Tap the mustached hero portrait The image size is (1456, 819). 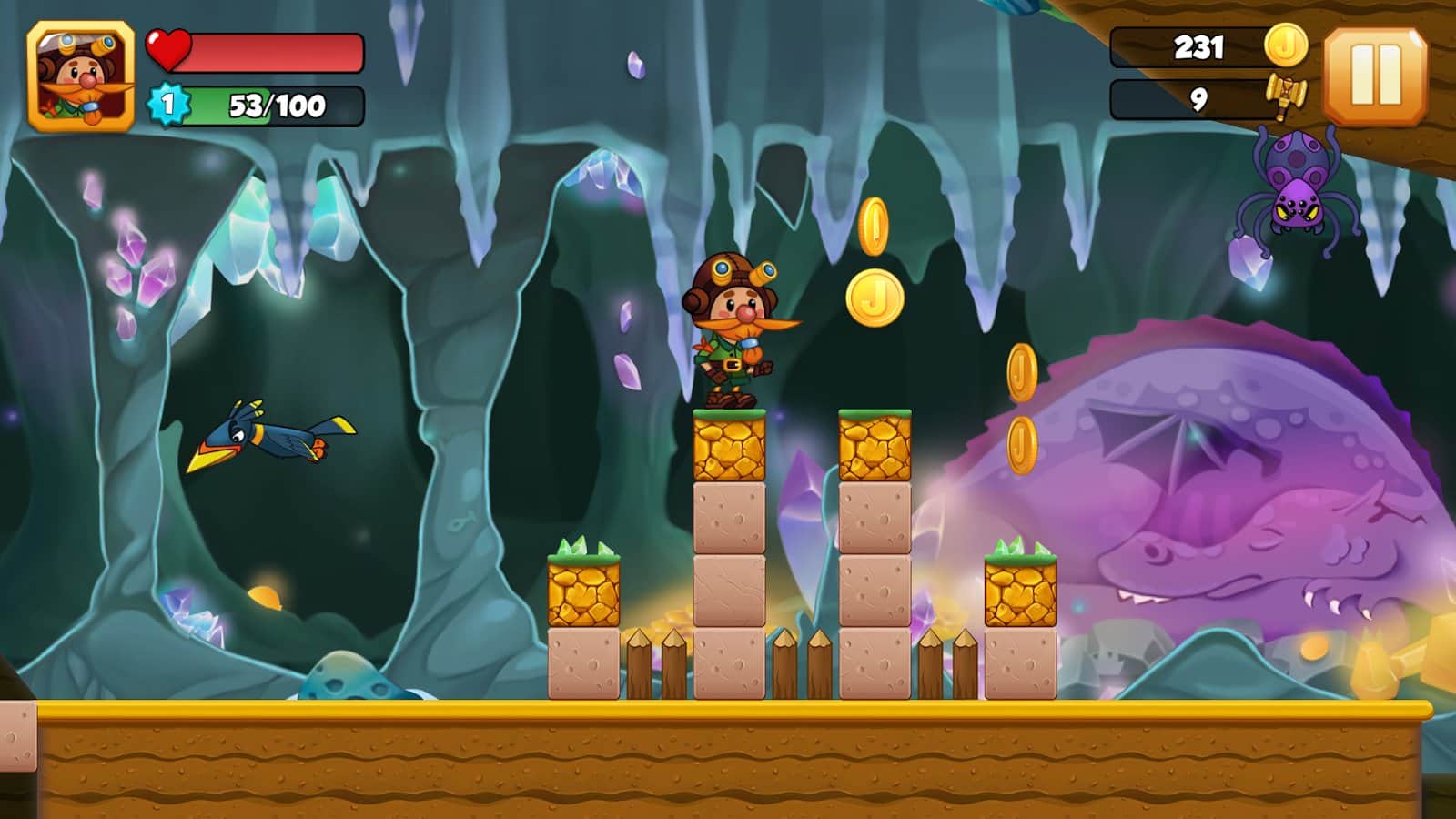(x=81, y=77)
